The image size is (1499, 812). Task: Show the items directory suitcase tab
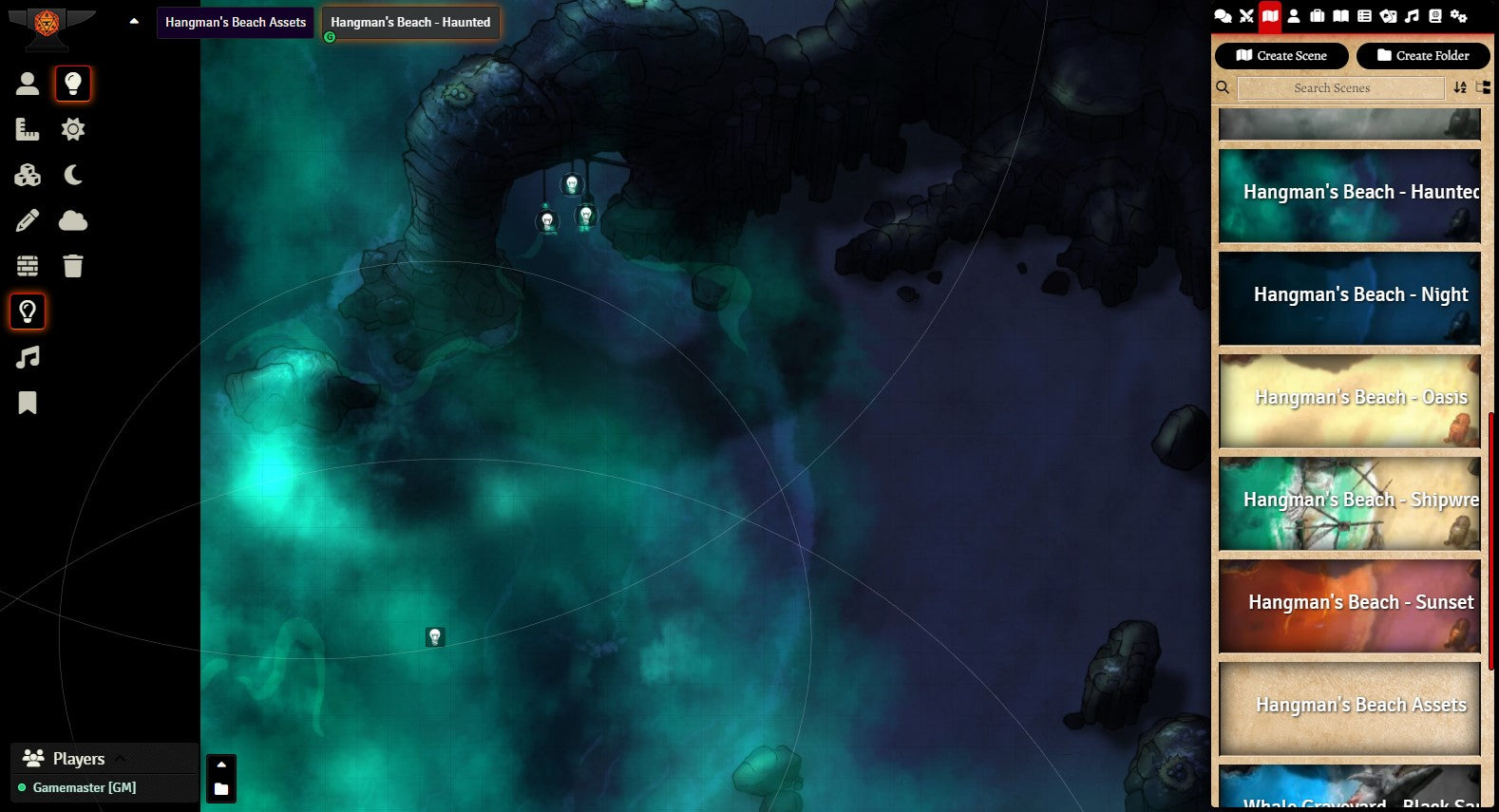click(x=1318, y=16)
